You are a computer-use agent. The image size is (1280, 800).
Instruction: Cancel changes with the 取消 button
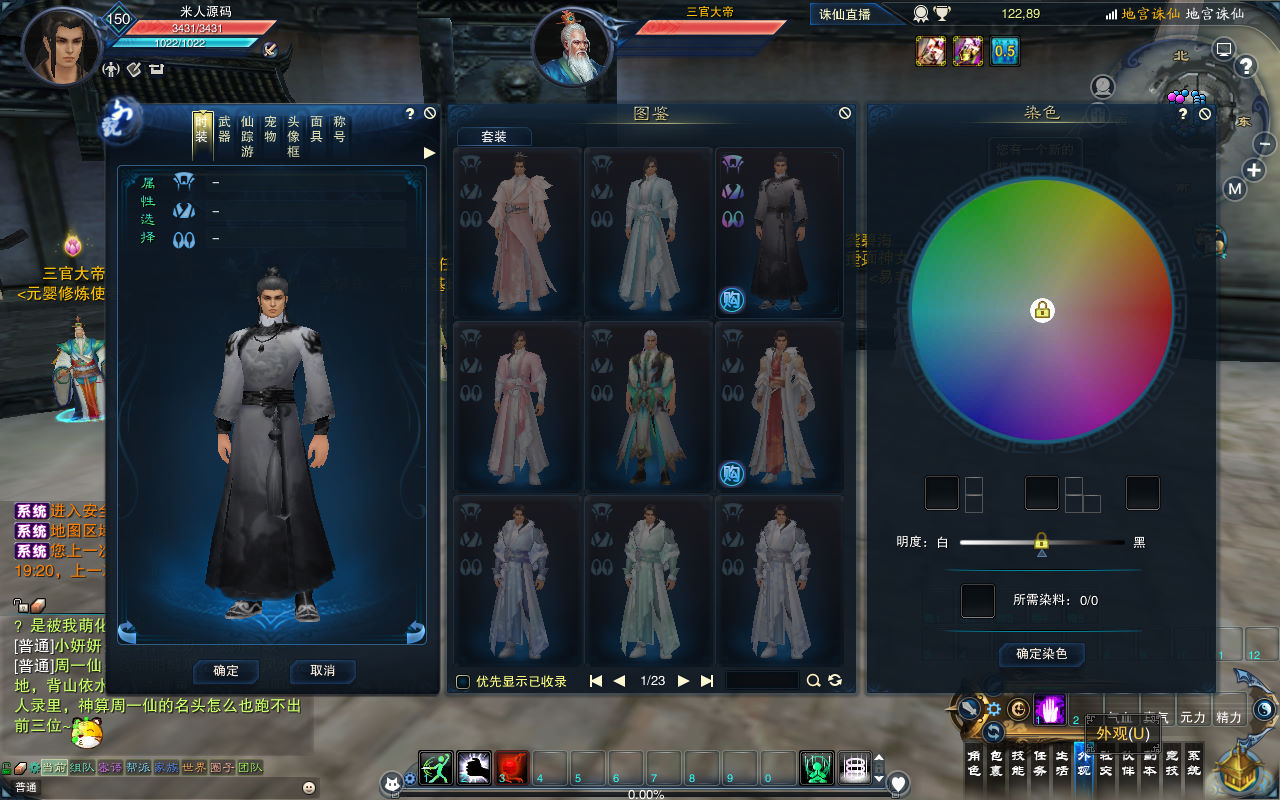(322, 670)
